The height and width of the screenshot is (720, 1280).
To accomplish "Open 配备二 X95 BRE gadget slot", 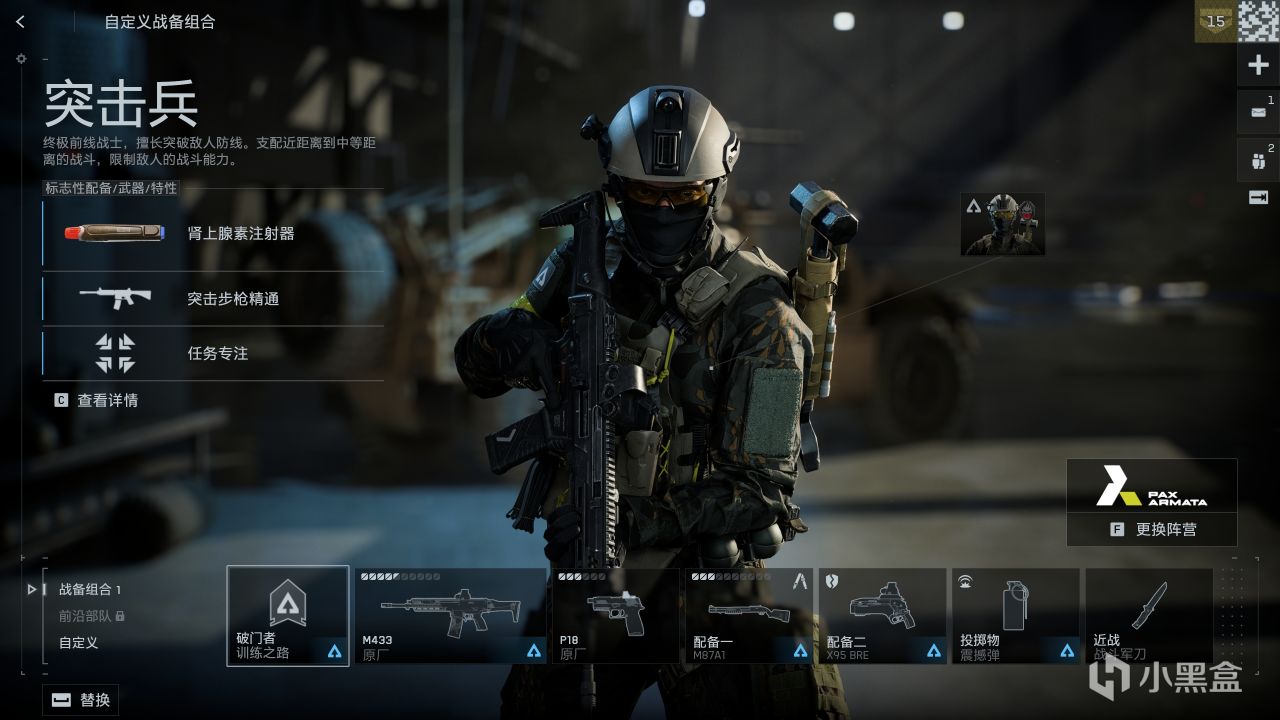I will click(x=882, y=615).
